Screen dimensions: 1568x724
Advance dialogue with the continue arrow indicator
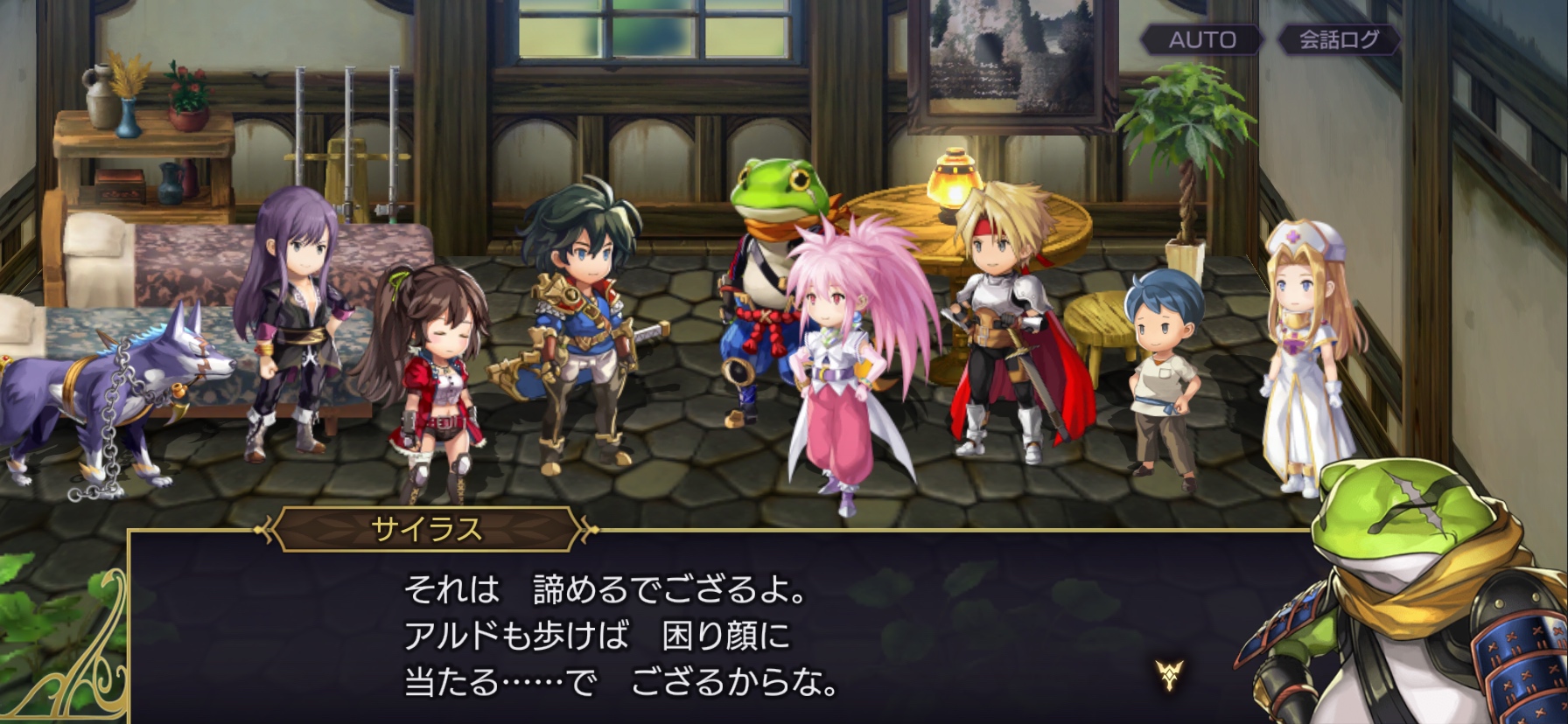pos(1169,674)
